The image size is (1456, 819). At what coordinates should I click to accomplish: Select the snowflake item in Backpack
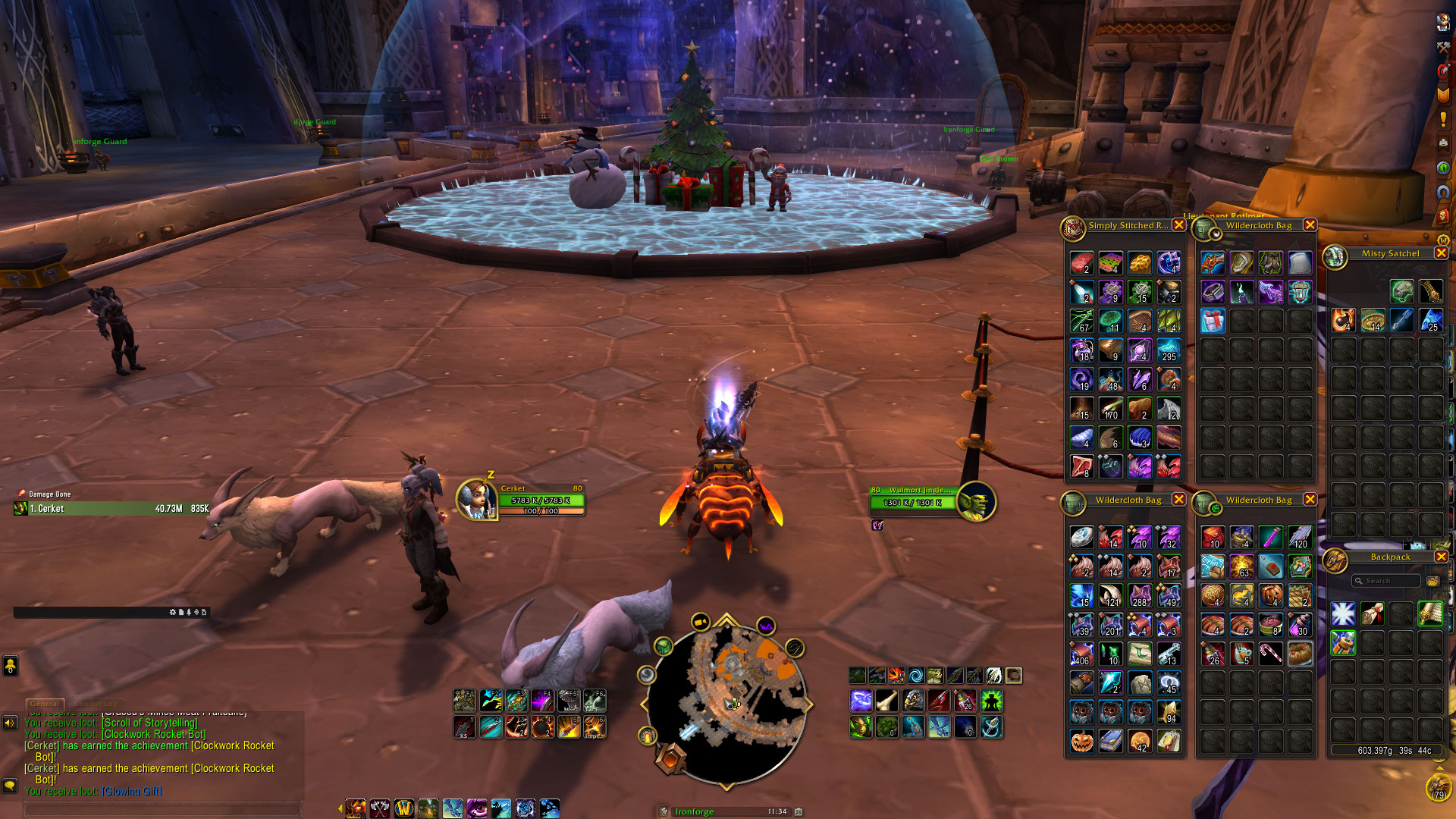(x=1342, y=613)
